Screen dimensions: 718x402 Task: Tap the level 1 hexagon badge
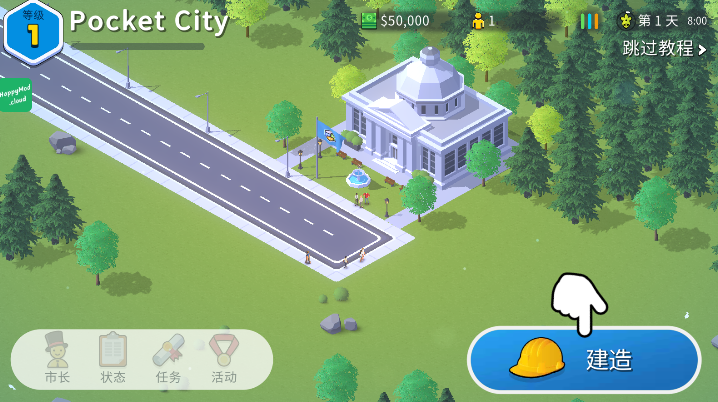point(33,31)
